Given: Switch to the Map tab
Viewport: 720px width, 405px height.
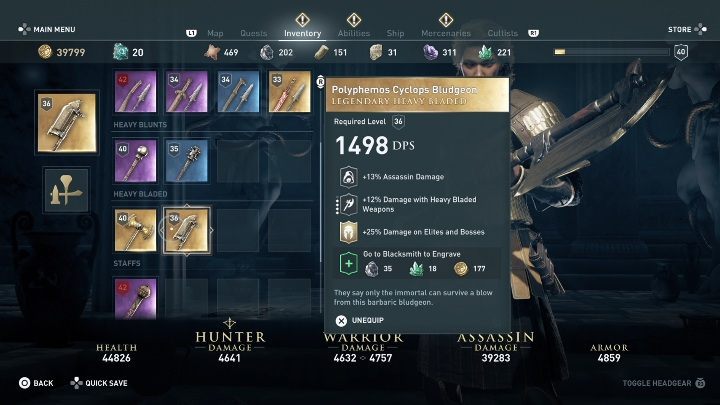Looking at the screenshot, I should click(216, 32).
